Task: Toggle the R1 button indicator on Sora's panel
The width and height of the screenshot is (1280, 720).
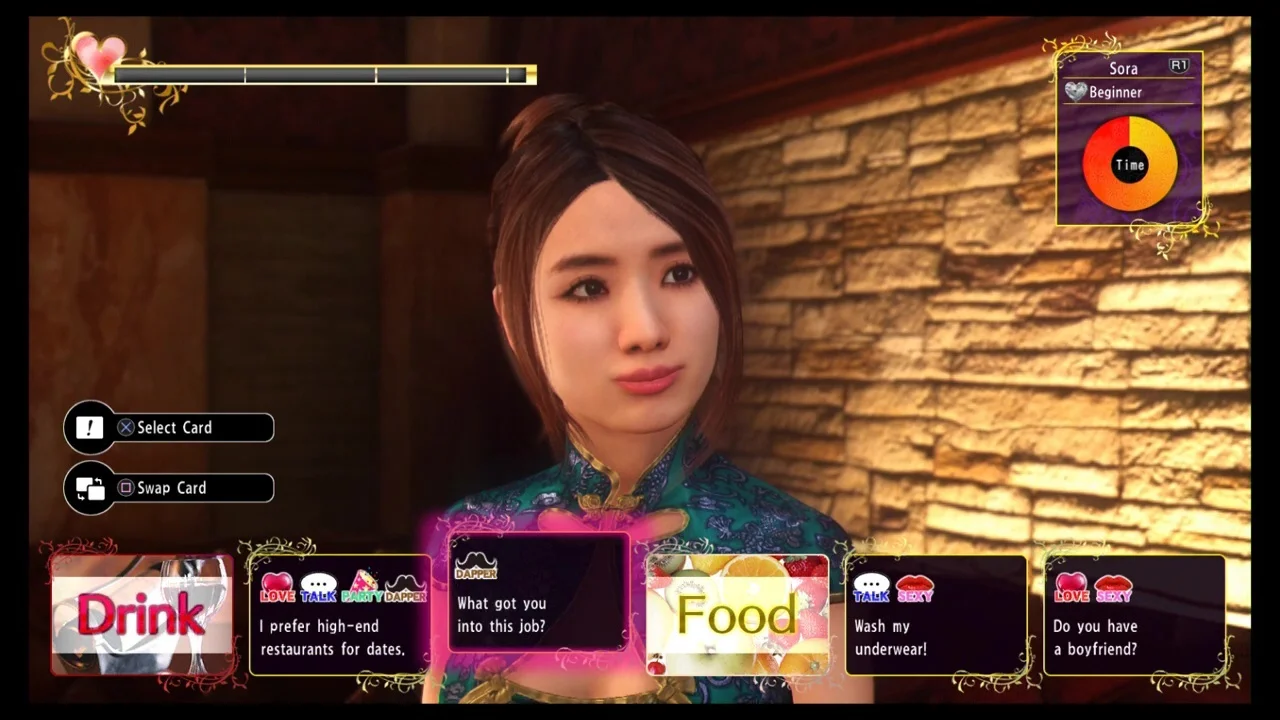Action: click(x=1178, y=66)
